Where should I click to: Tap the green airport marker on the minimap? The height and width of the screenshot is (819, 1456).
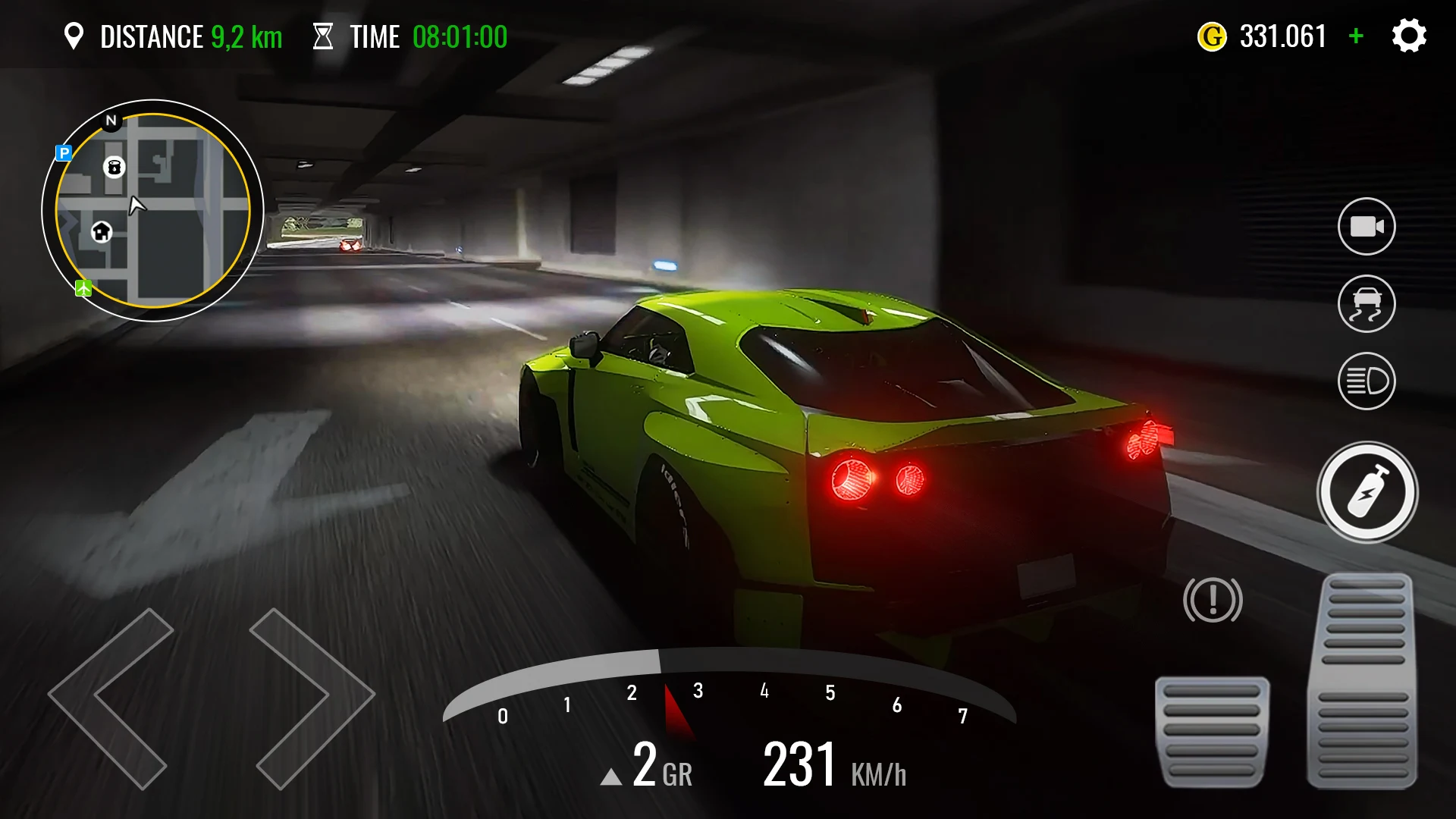82,287
